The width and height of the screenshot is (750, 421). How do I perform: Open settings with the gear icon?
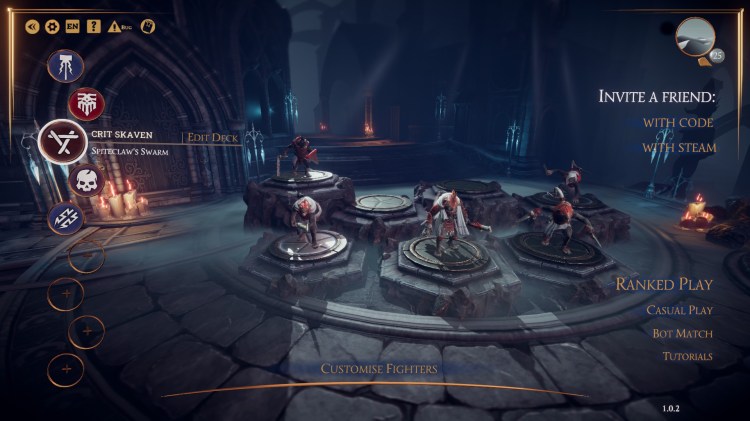click(52, 26)
